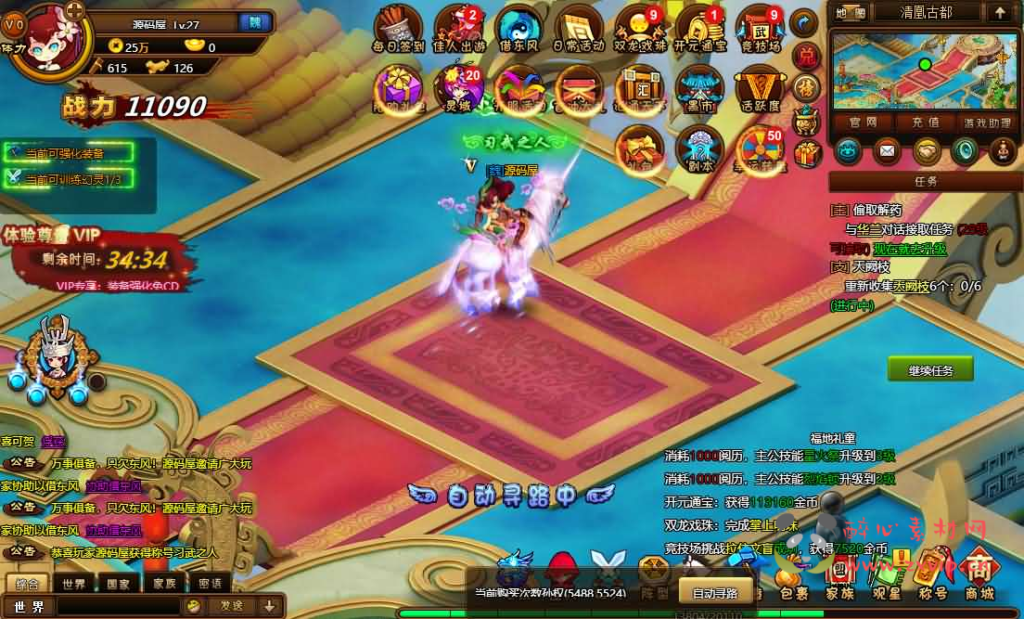Open the 每日签到 daily sign-in icon
The width and height of the screenshot is (1024, 619).
point(398,28)
